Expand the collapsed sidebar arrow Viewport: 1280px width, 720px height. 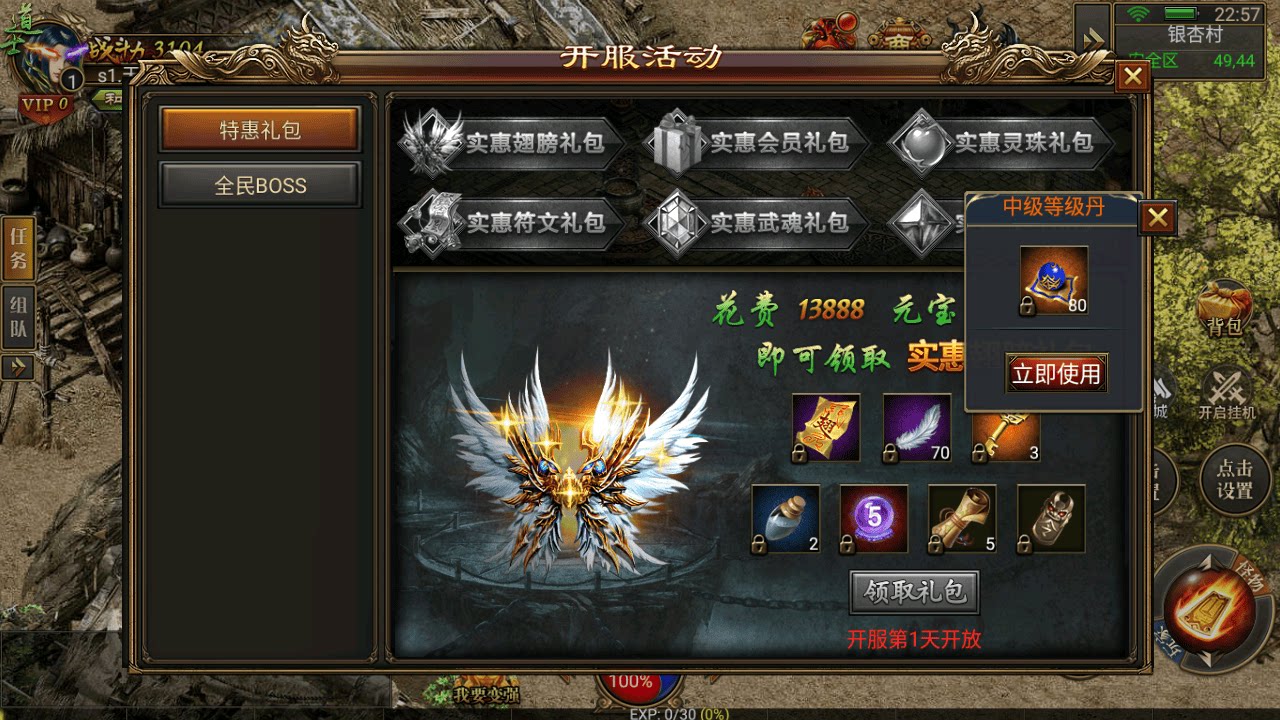point(16,367)
